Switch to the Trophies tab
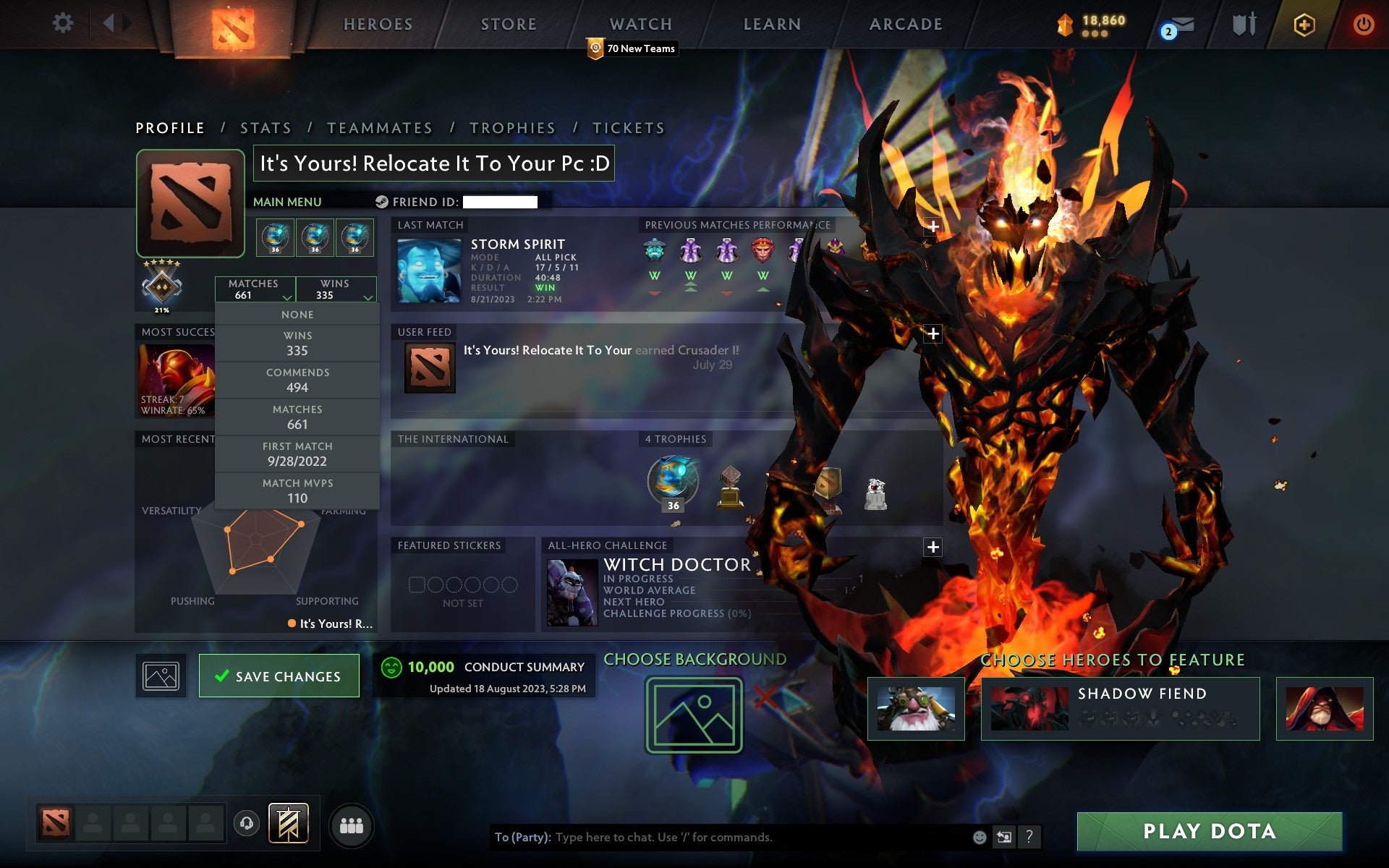This screenshot has height=868, width=1389. (x=513, y=127)
